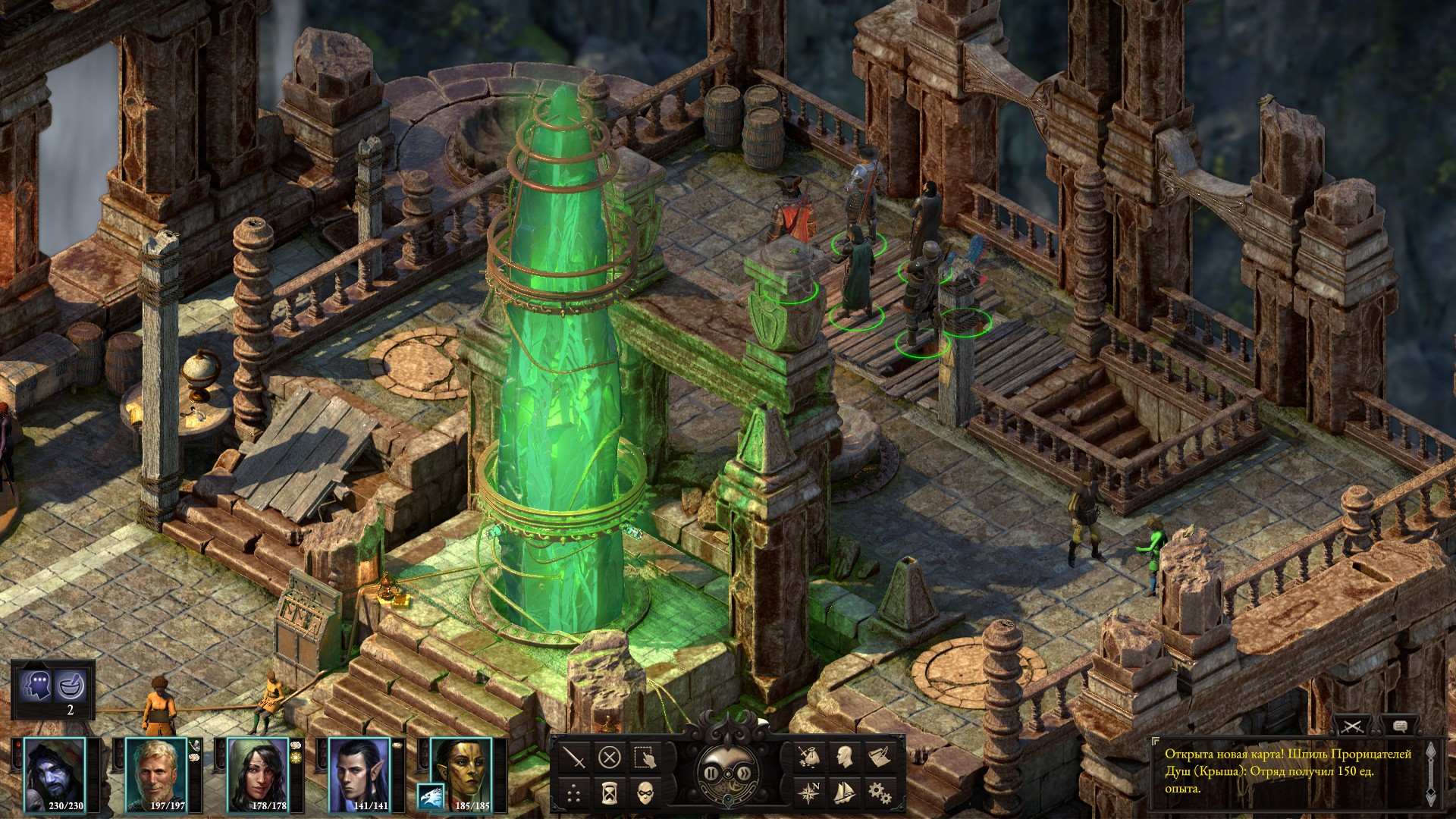Open the area map compass icon
Image resolution: width=1456 pixels, height=819 pixels.
(x=809, y=792)
